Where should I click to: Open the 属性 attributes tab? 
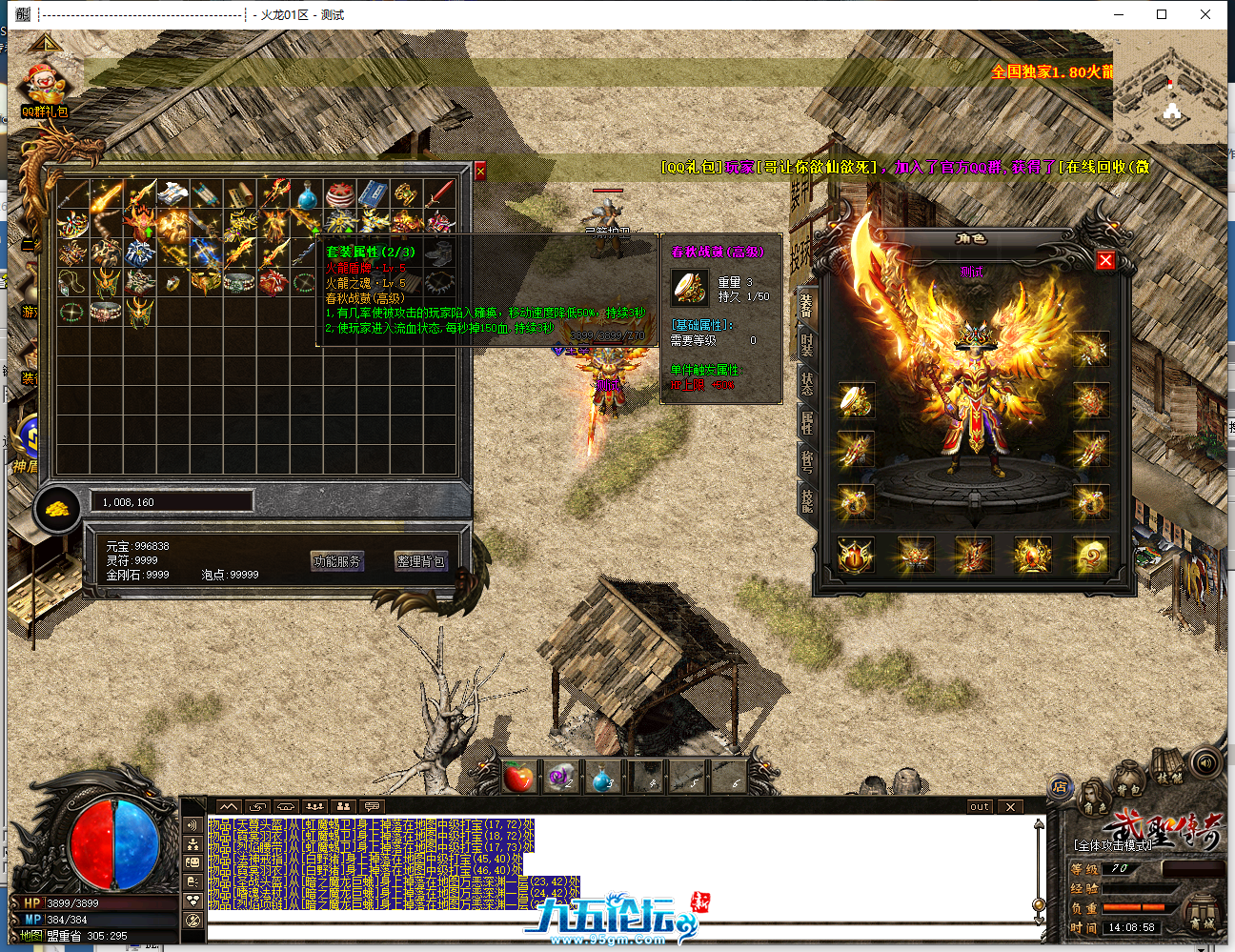pos(807,423)
